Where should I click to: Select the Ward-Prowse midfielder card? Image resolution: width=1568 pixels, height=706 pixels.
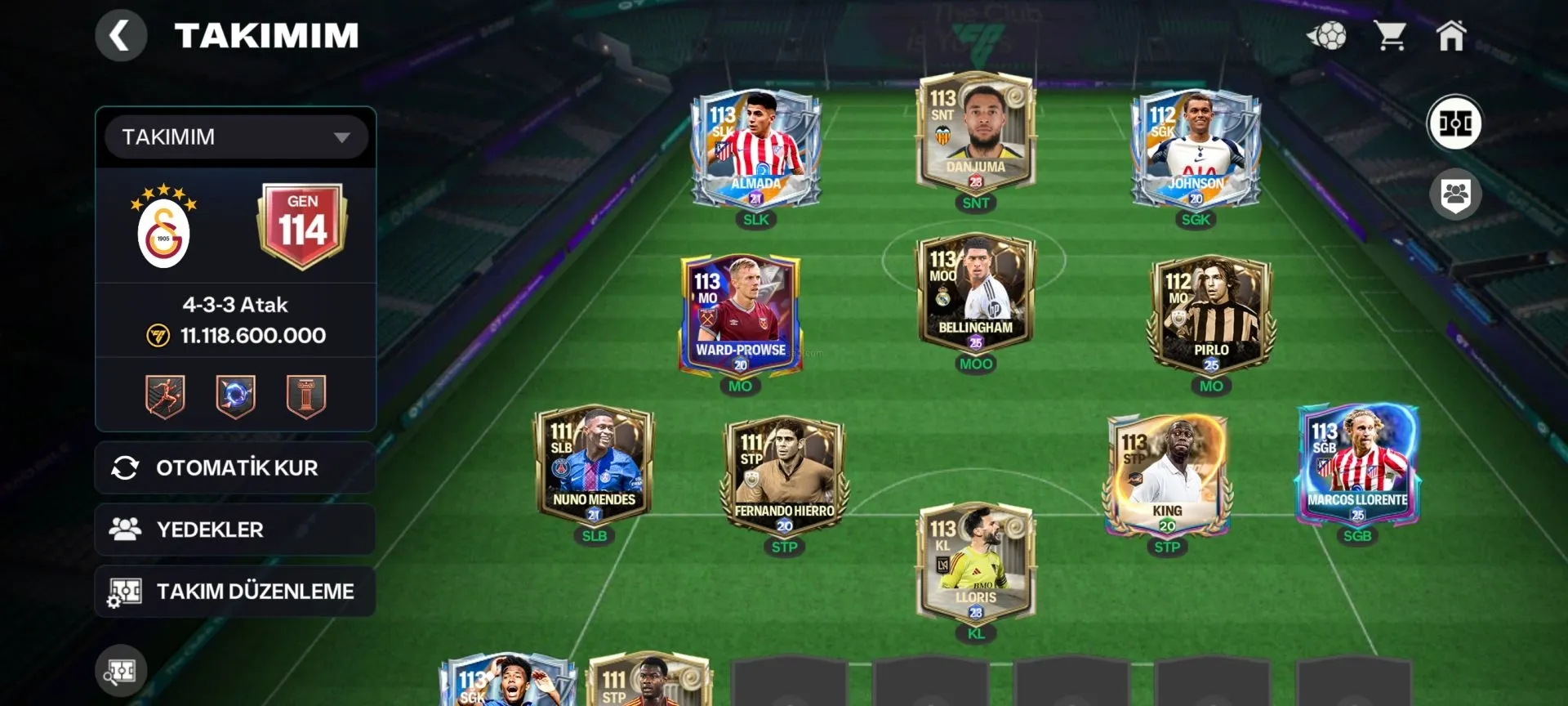point(740,315)
